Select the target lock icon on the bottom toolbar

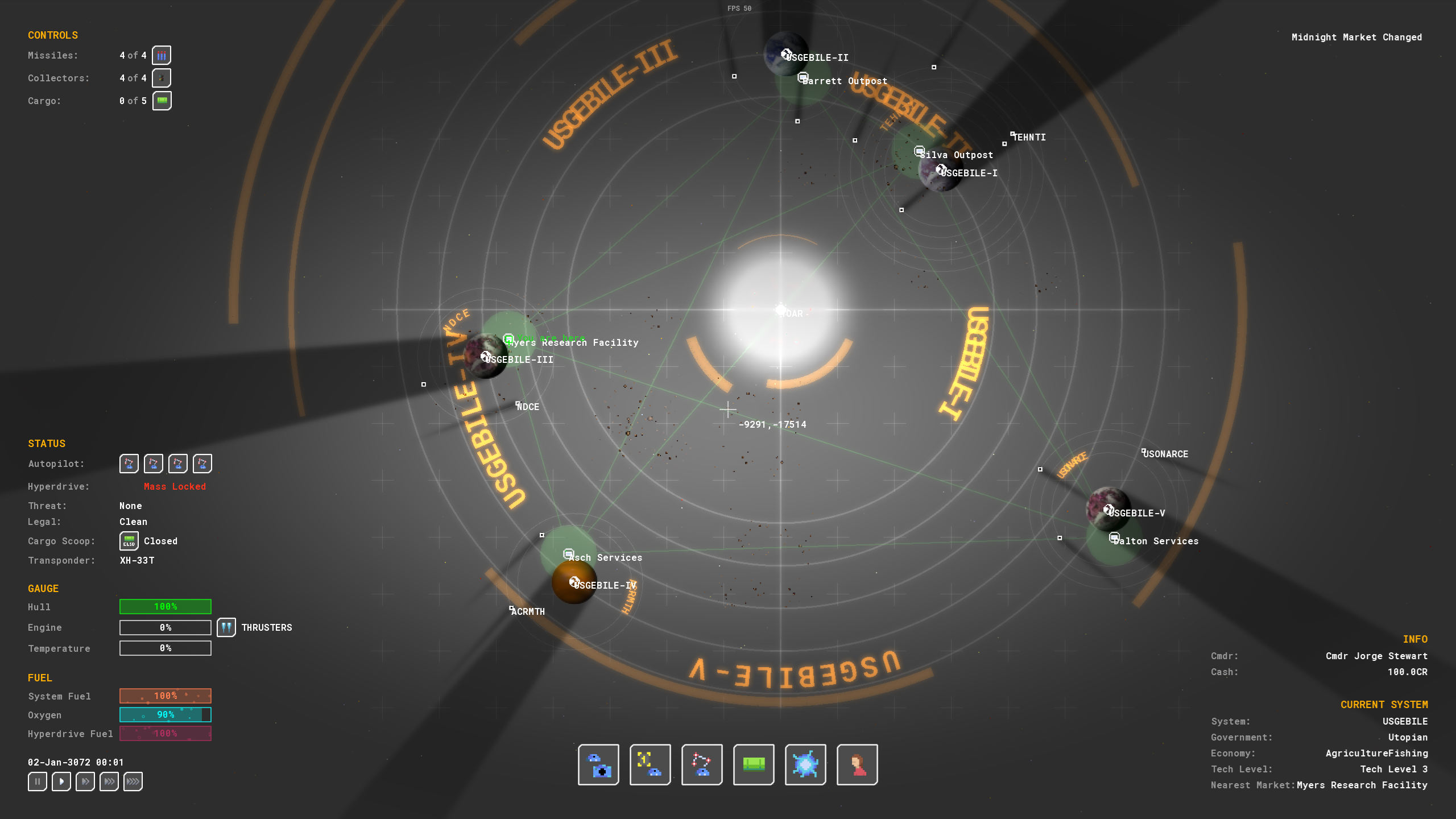[x=650, y=764]
